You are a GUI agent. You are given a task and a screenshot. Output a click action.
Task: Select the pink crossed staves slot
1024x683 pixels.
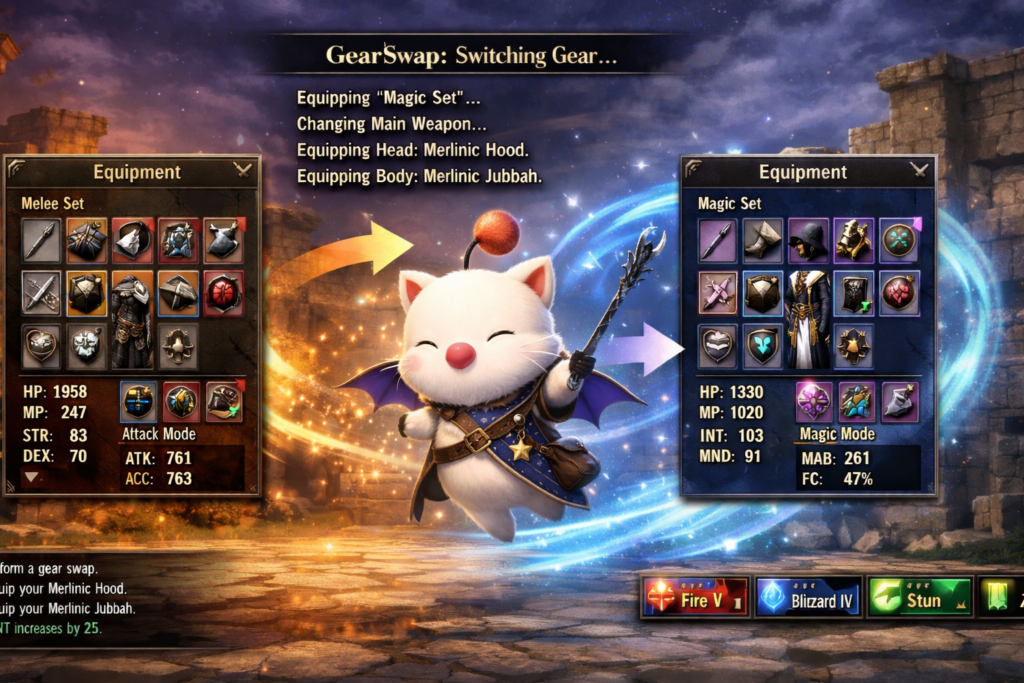(717, 292)
